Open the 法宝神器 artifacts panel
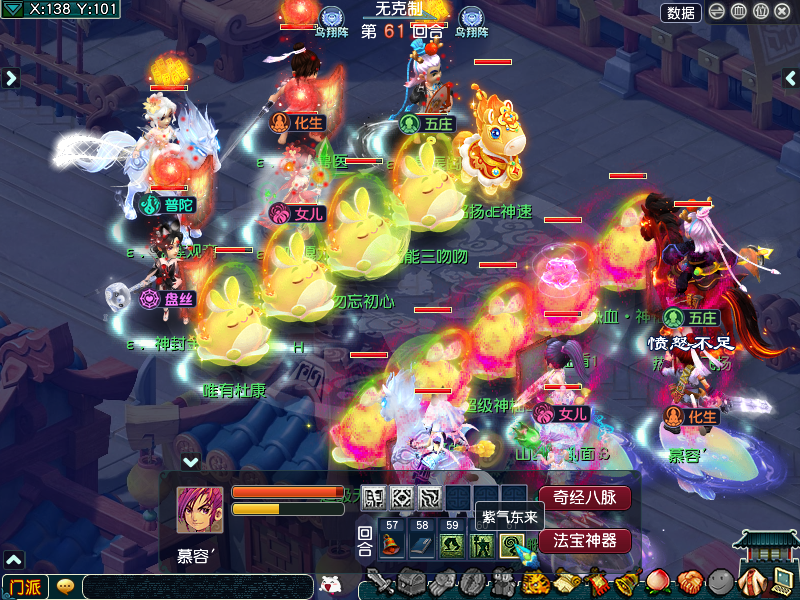Screen dimensions: 800x600 [585, 541]
